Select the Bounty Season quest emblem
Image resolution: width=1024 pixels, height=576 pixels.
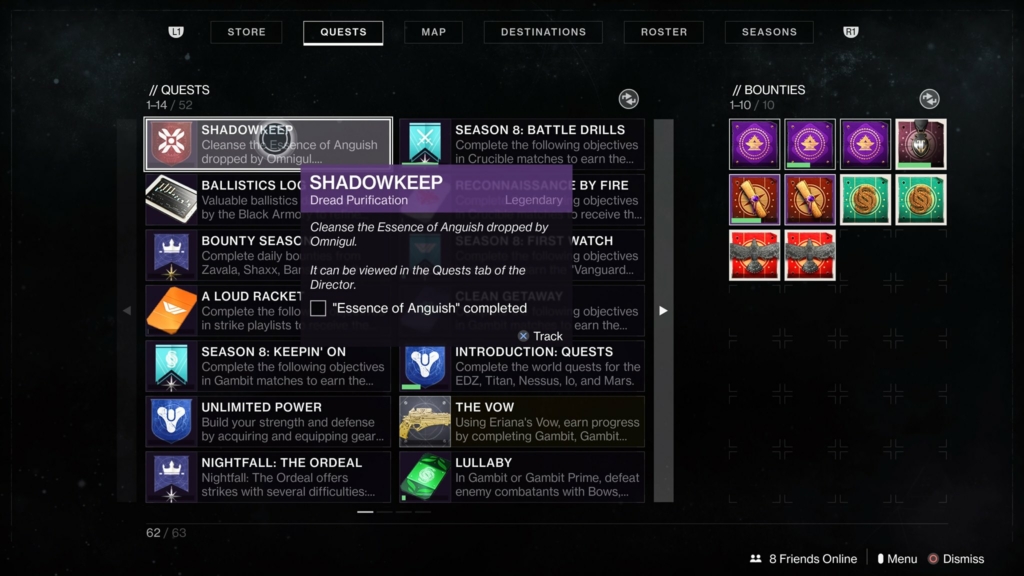pyautogui.click(x=172, y=255)
